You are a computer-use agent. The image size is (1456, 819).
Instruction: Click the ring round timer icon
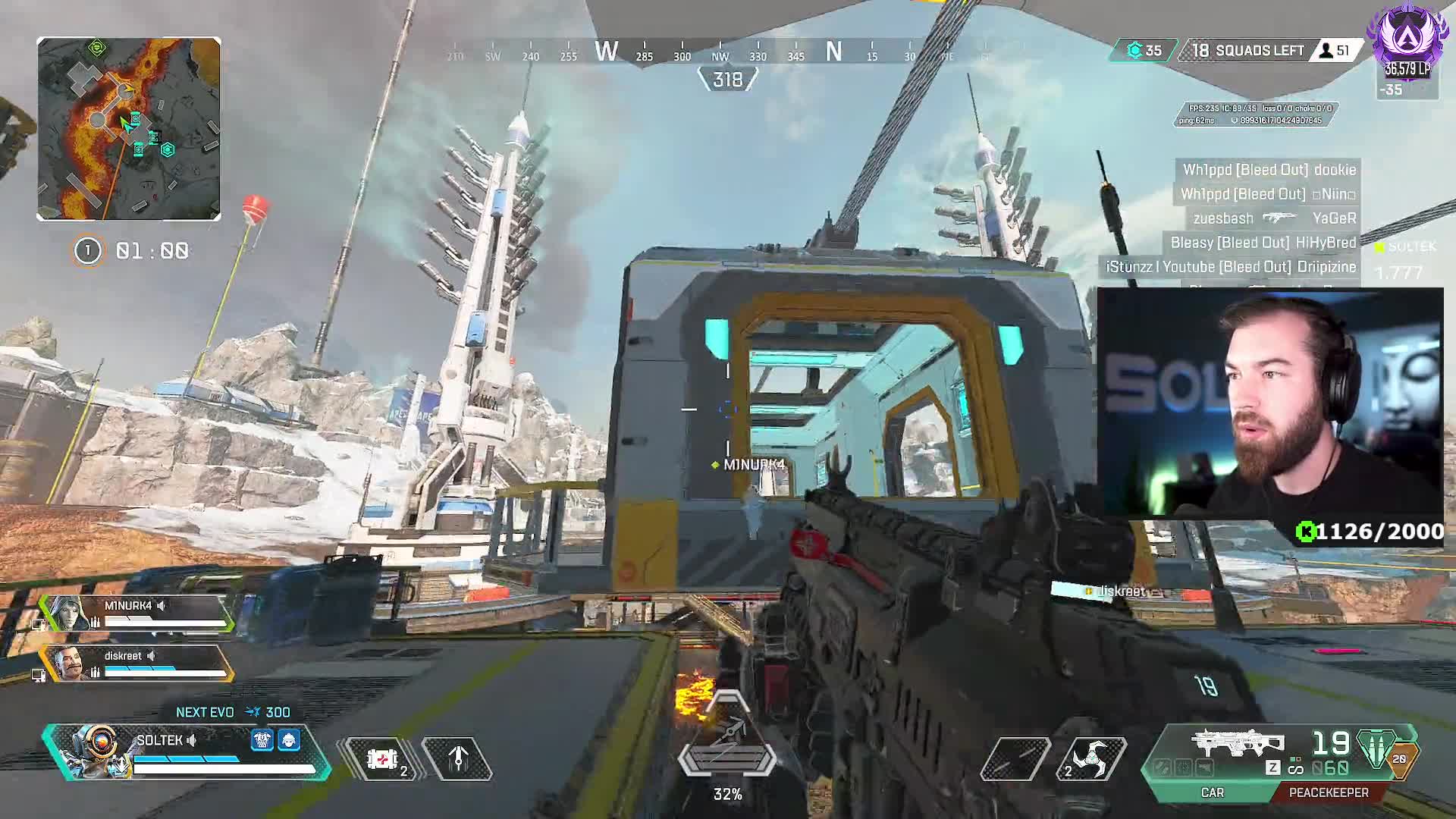coord(87,251)
